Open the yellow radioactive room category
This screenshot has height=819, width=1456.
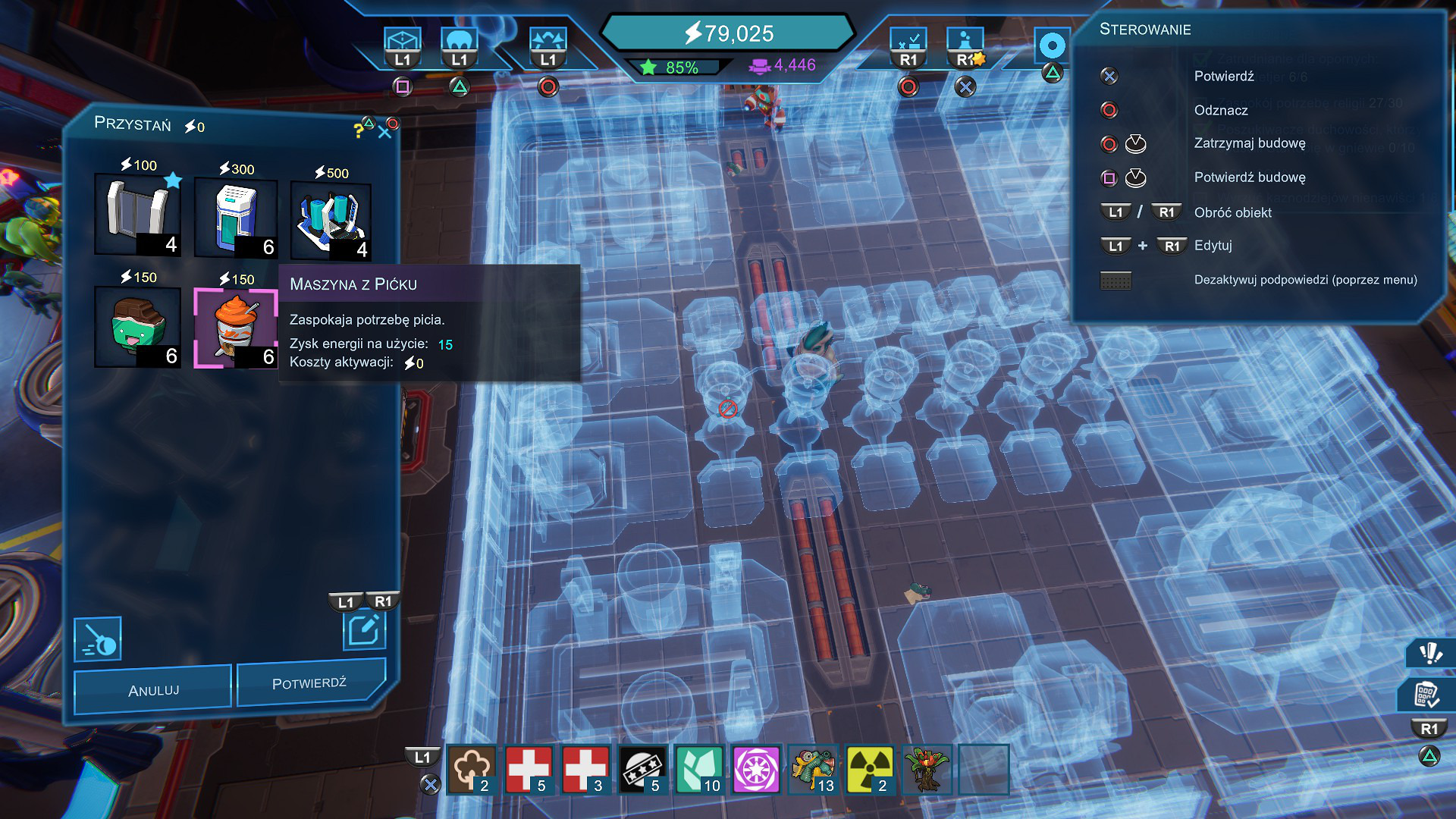click(869, 770)
